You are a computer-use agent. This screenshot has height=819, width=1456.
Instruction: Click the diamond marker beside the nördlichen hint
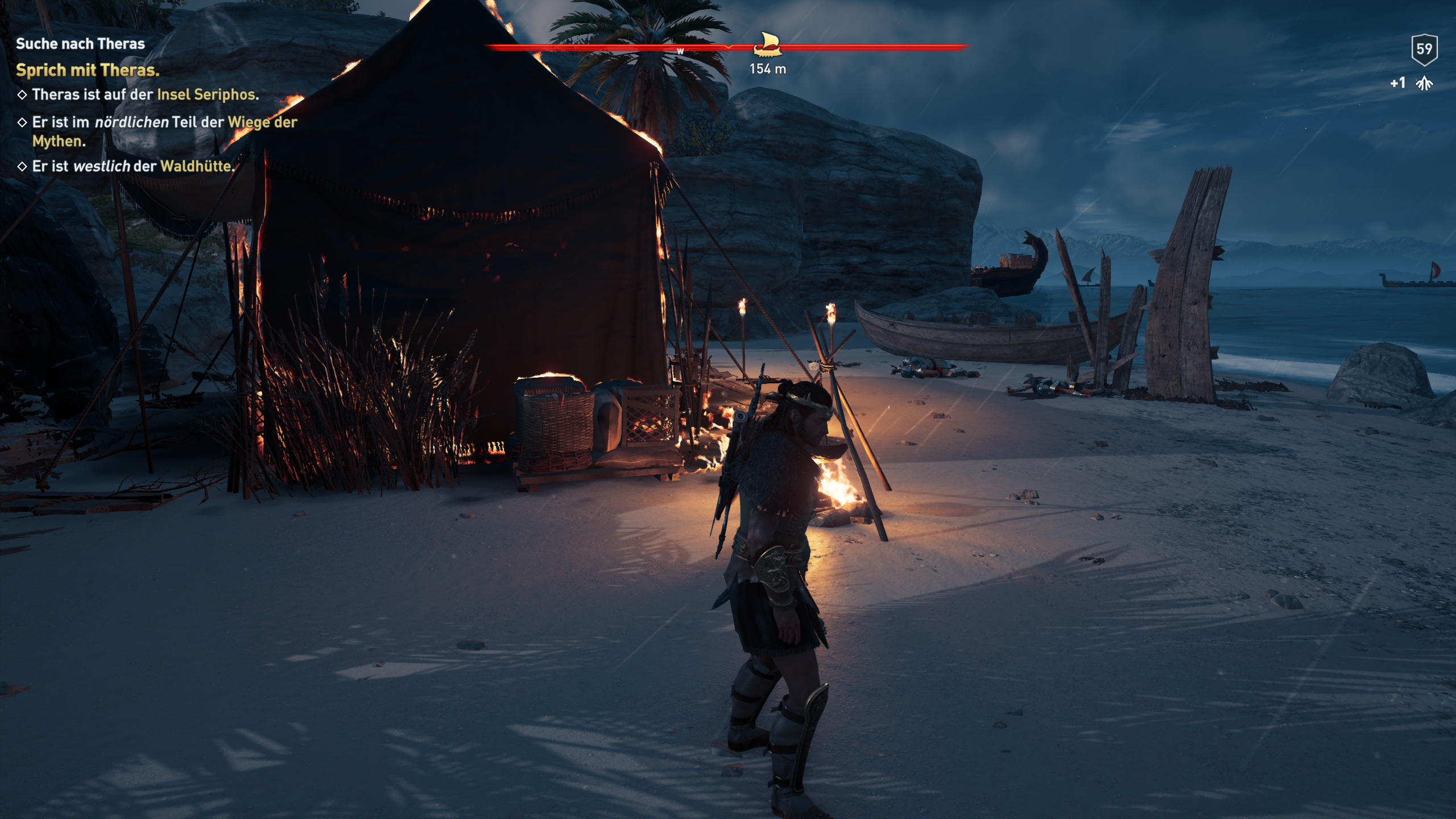(22, 122)
